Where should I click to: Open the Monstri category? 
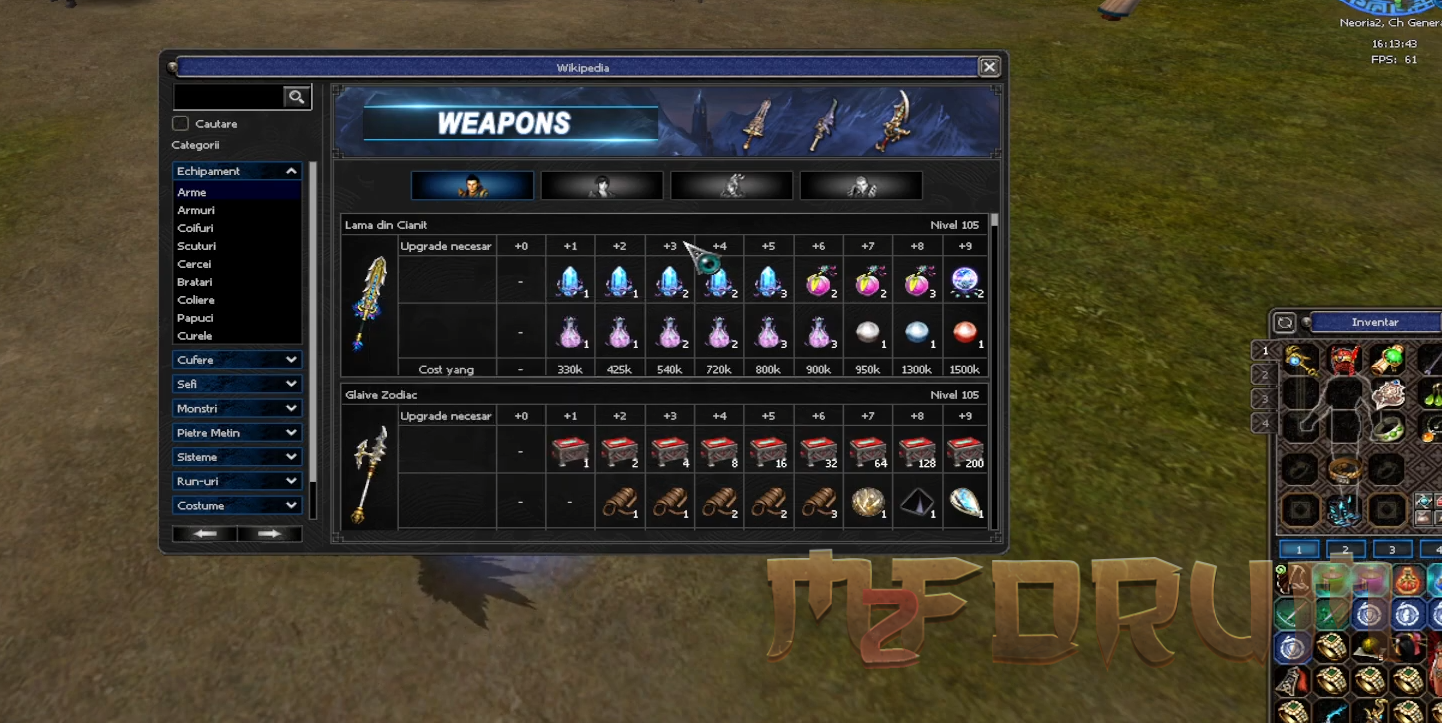coord(237,408)
